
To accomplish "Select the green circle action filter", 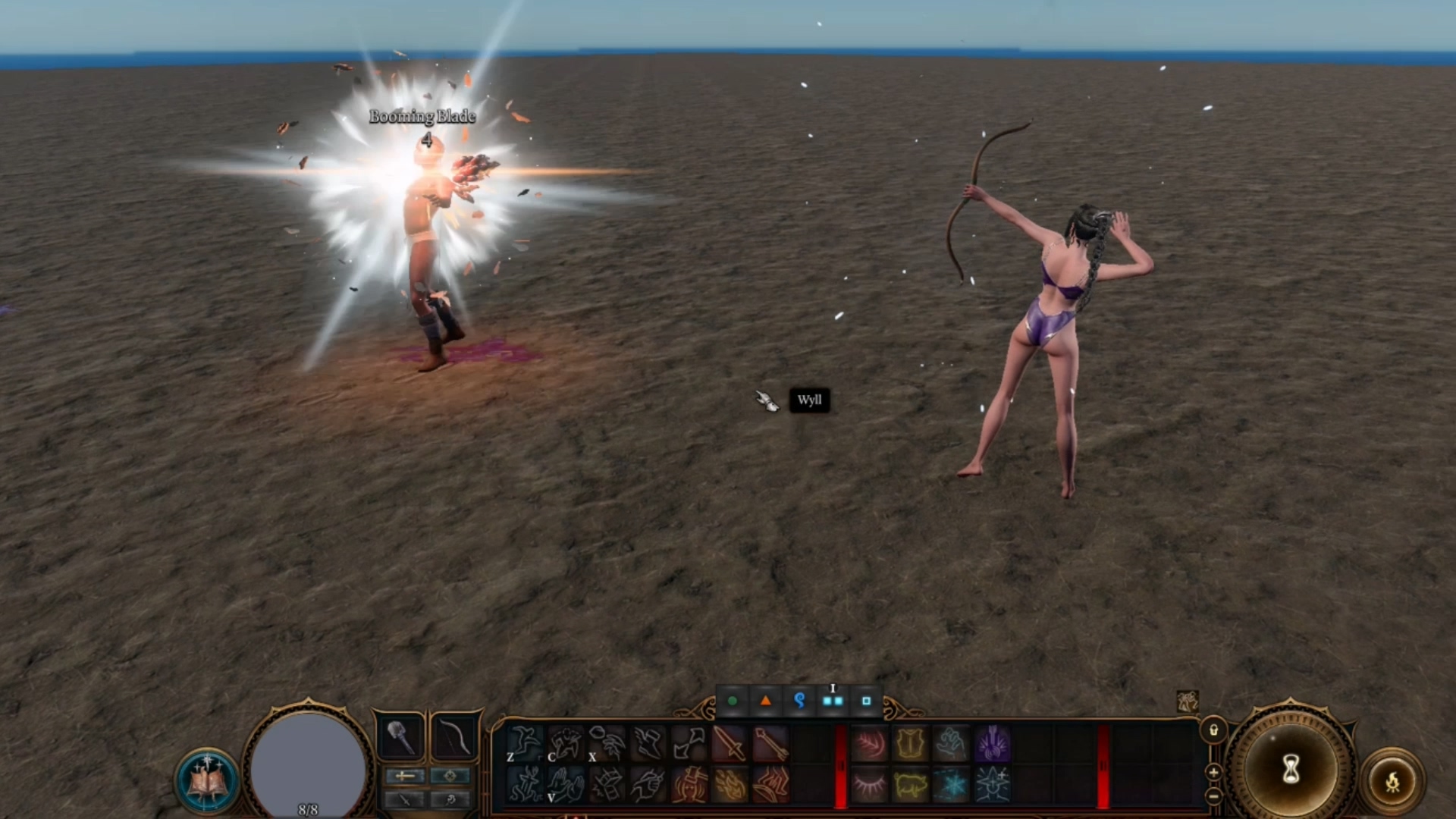I will point(733,701).
